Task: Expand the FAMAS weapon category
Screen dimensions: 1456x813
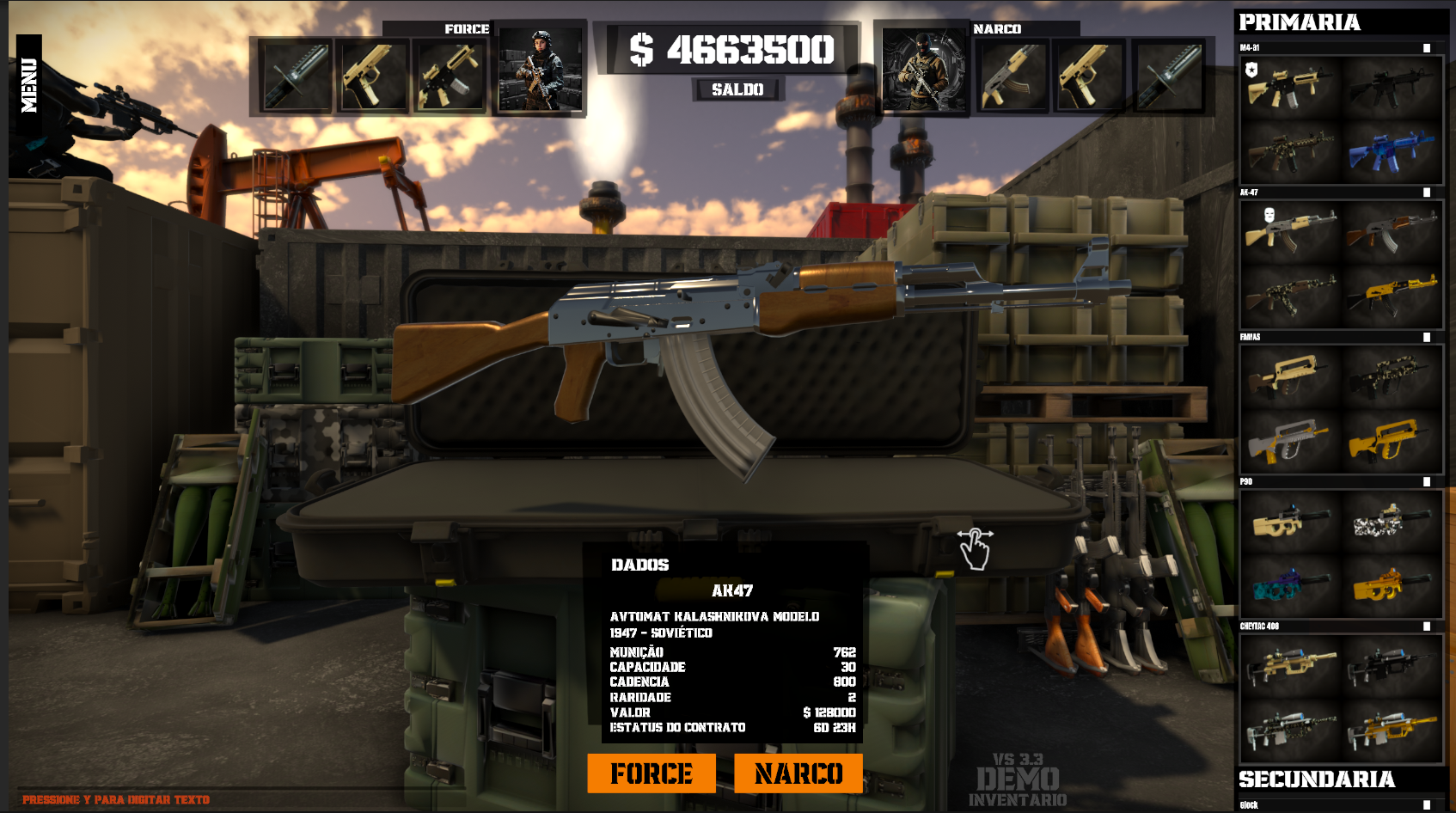Action: coord(1289,338)
